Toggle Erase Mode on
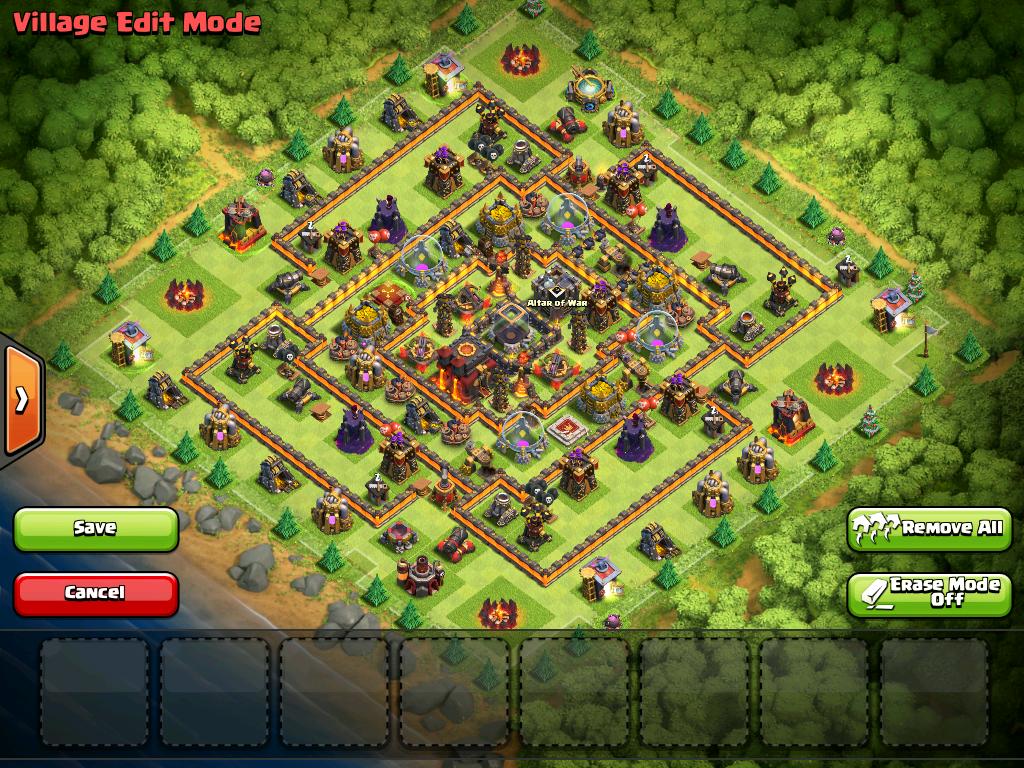The height and width of the screenshot is (768, 1024). click(x=929, y=593)
